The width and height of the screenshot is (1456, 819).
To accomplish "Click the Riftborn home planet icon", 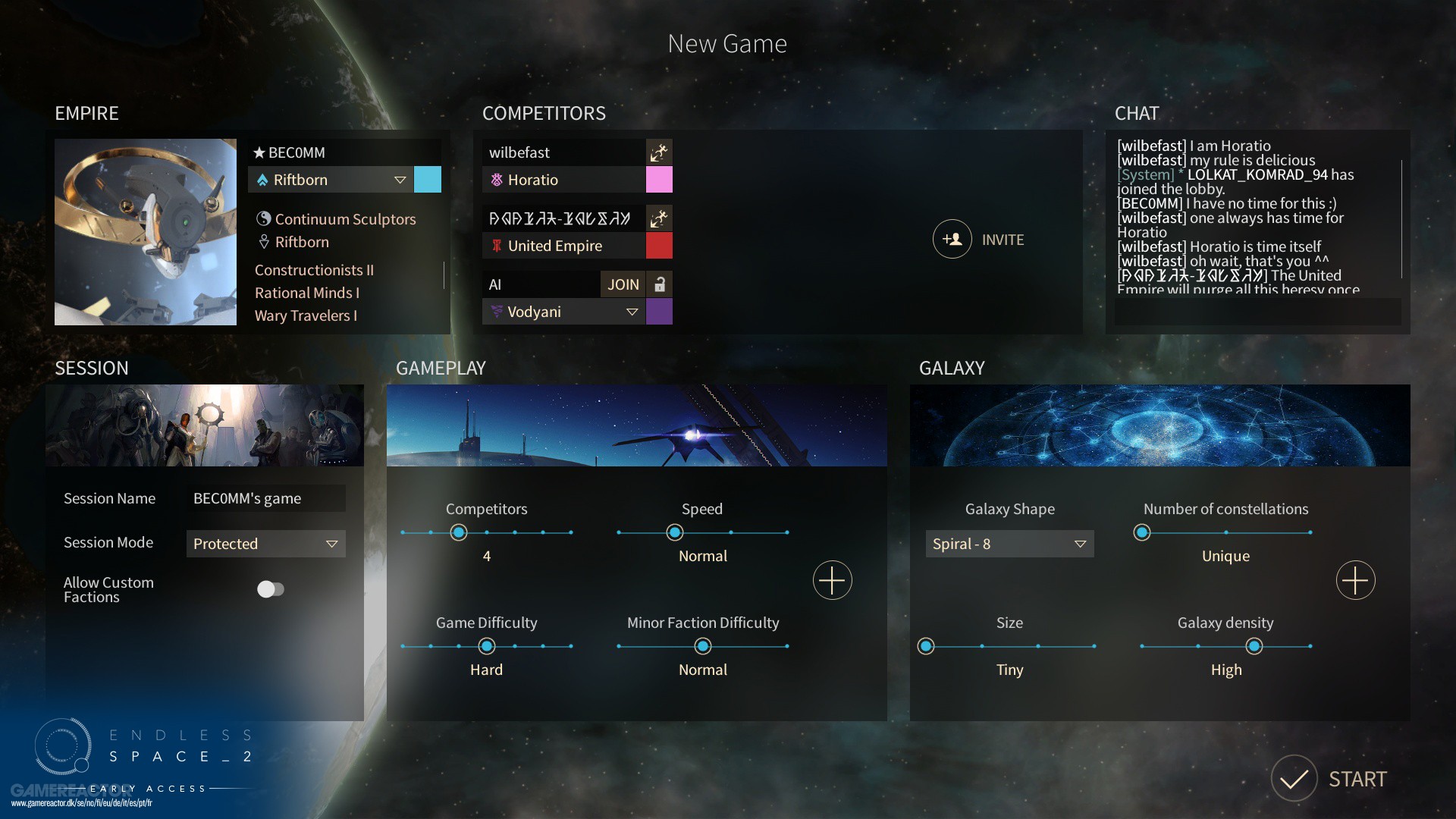I will [264, 242].
